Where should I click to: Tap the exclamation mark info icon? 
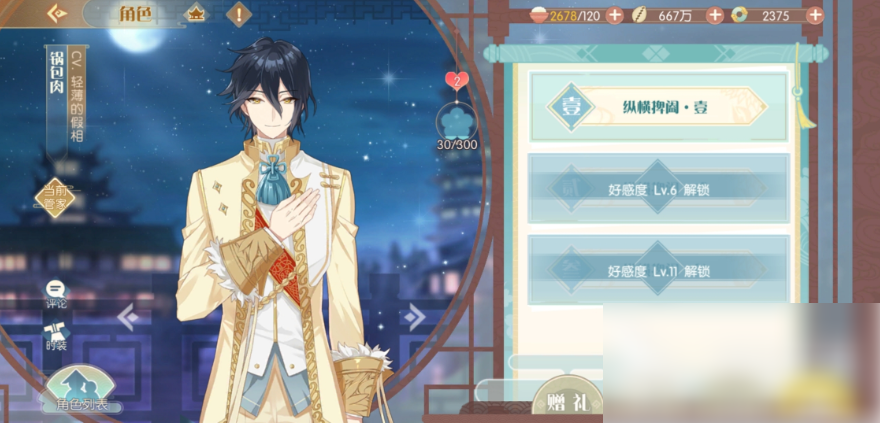tap(238, 15)
